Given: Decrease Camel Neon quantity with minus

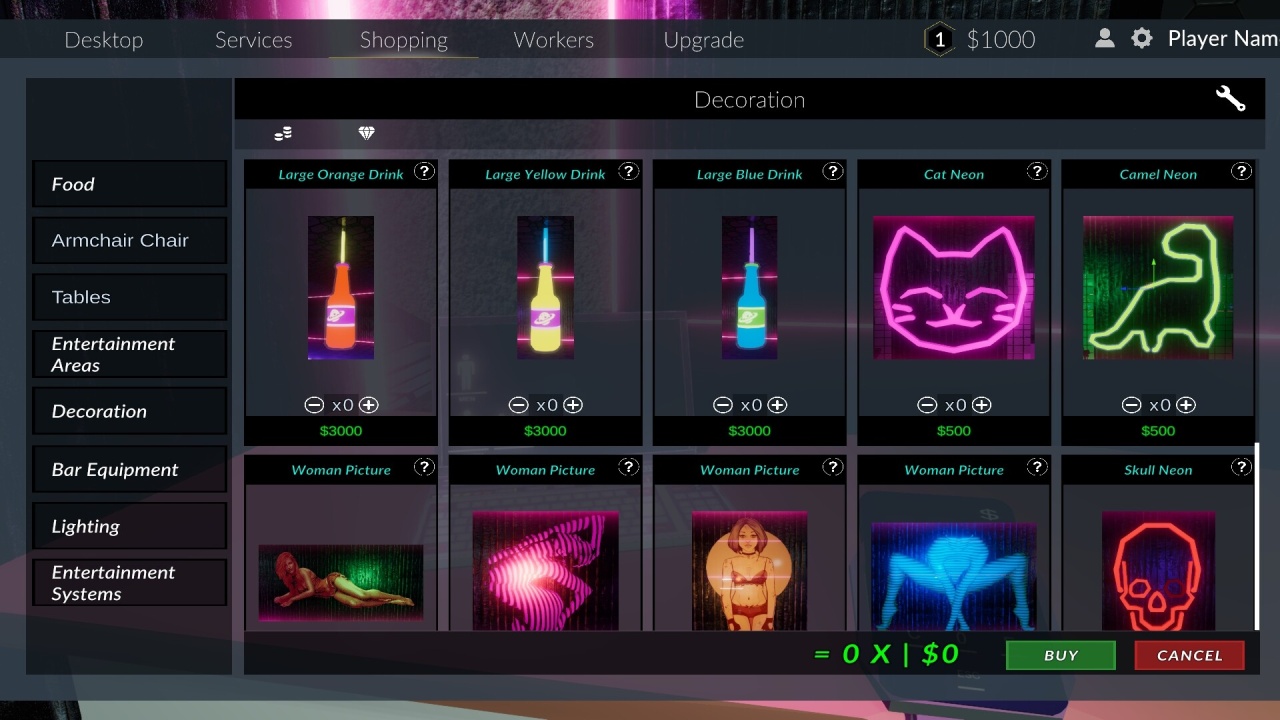Looking at the screenshot, I should [1131, 405].
